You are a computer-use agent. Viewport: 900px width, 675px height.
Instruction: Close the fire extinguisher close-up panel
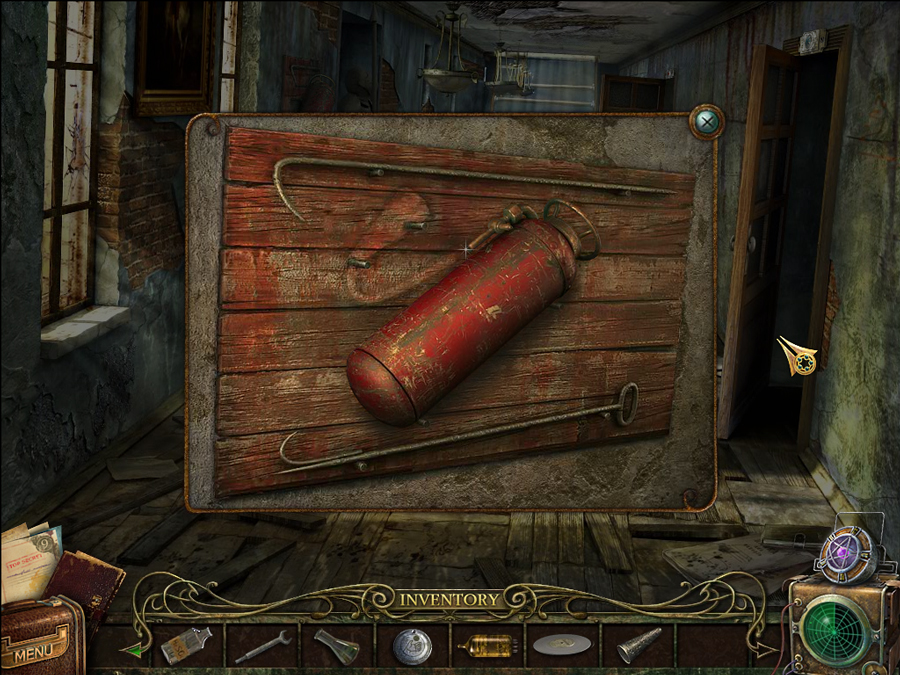(707, 123)
